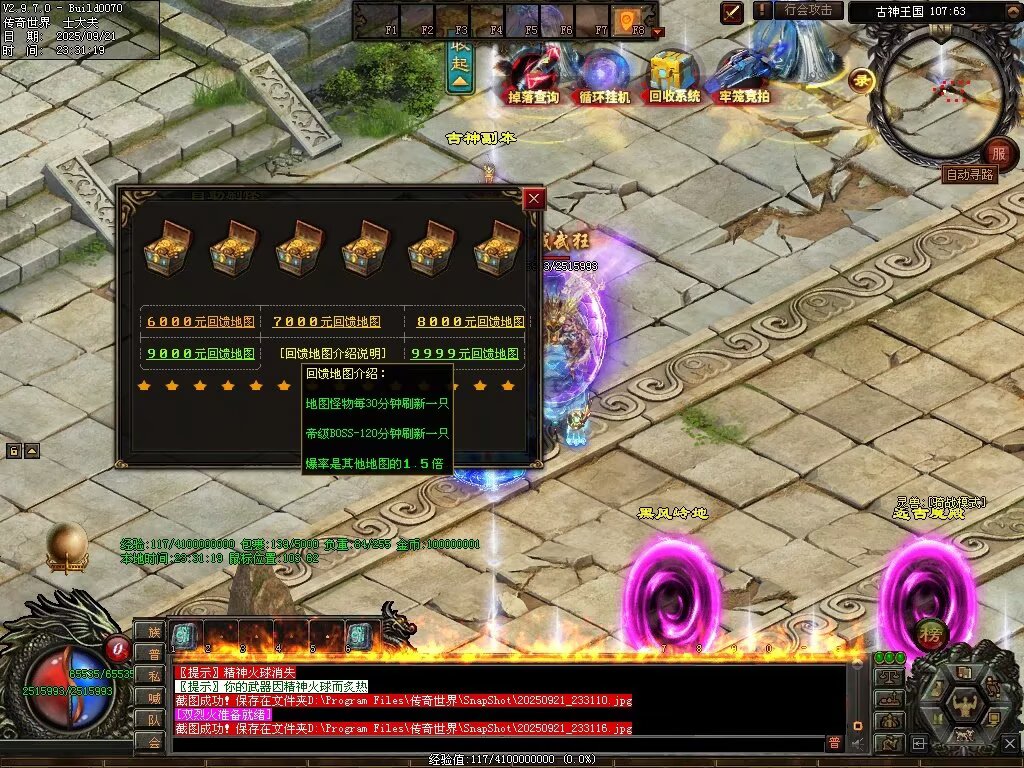
Task: Show the 回馈地图介绍说明 description
Action: (333, 354)
